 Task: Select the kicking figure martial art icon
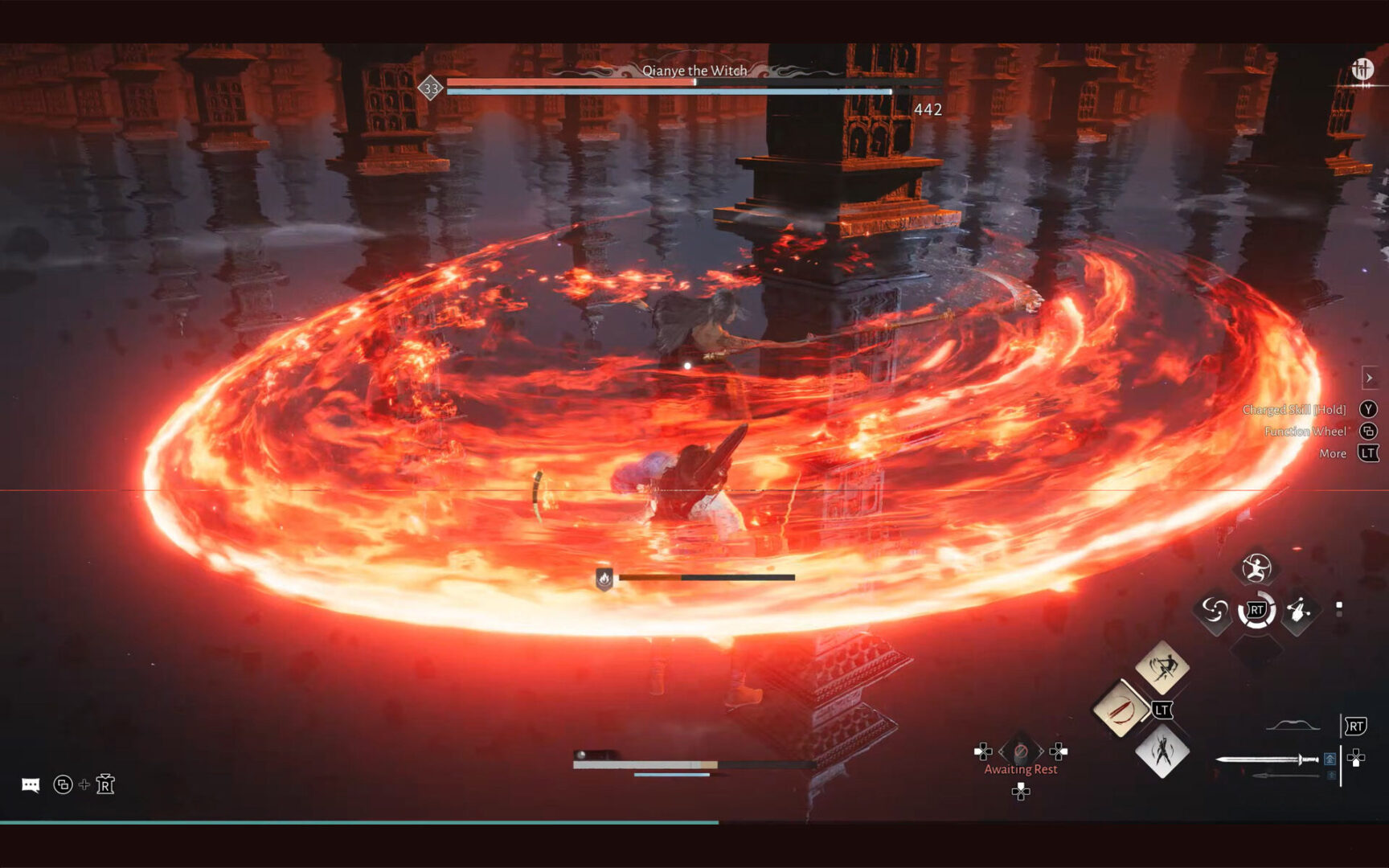[1162, 666]
